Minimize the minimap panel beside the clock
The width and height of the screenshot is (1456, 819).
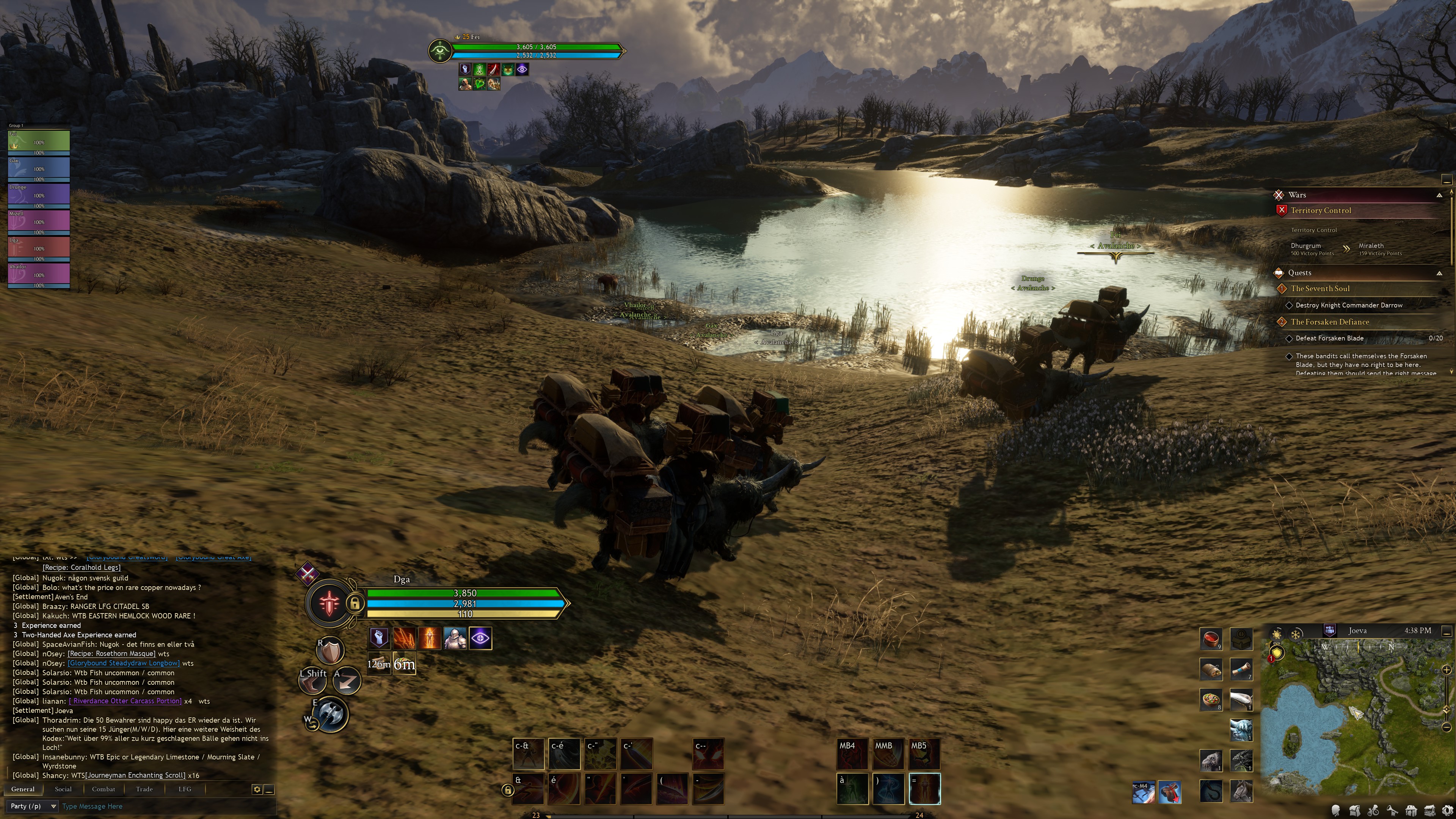[x=1447, y=630]
